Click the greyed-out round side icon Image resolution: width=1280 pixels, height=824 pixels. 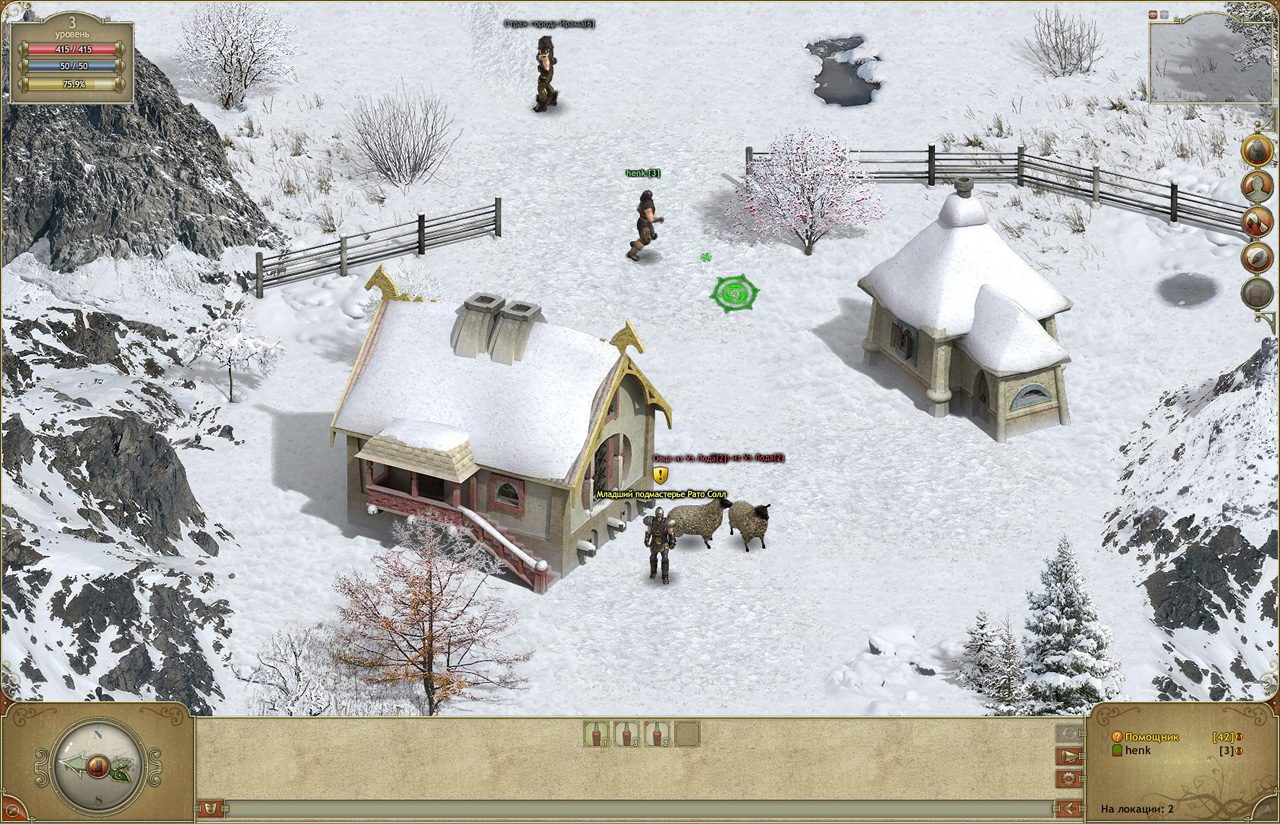pyautogui.click(x=1257, y=293)
